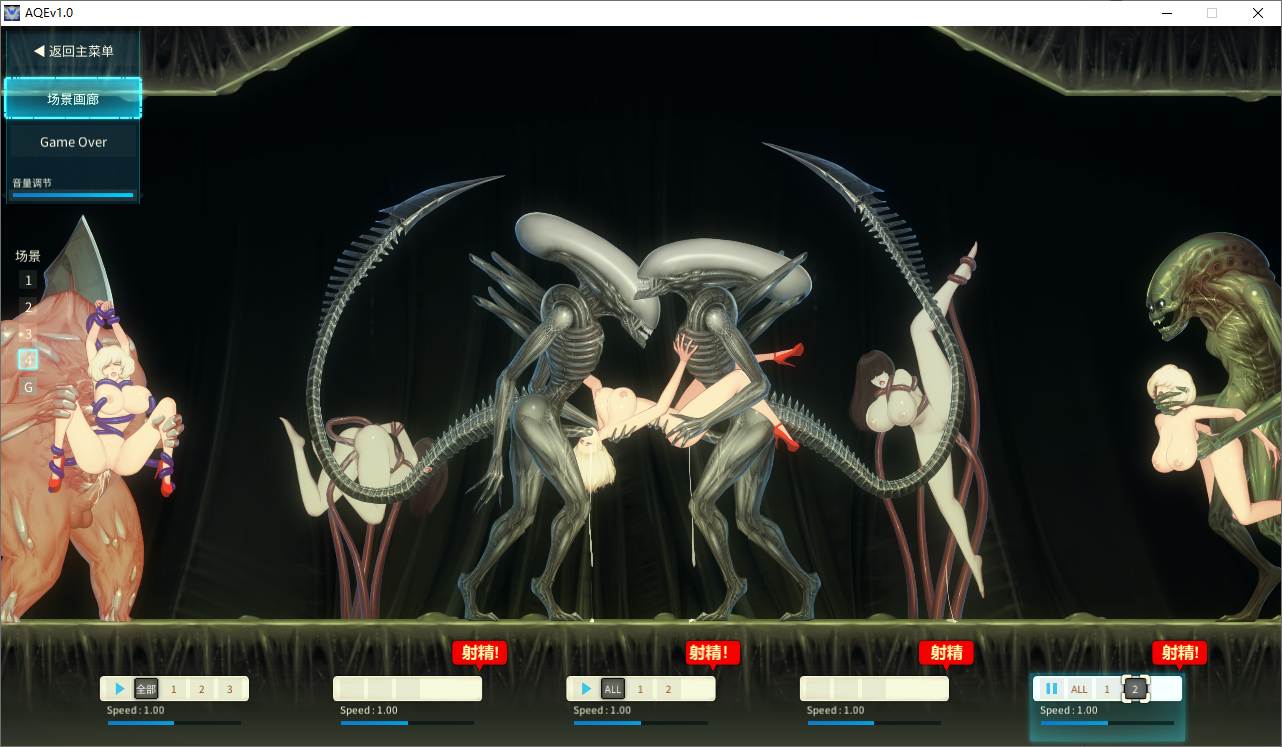The height and width of the screenshot is (747, 1282).
Task: Click the Game Over button
Action: pos(73,141)
